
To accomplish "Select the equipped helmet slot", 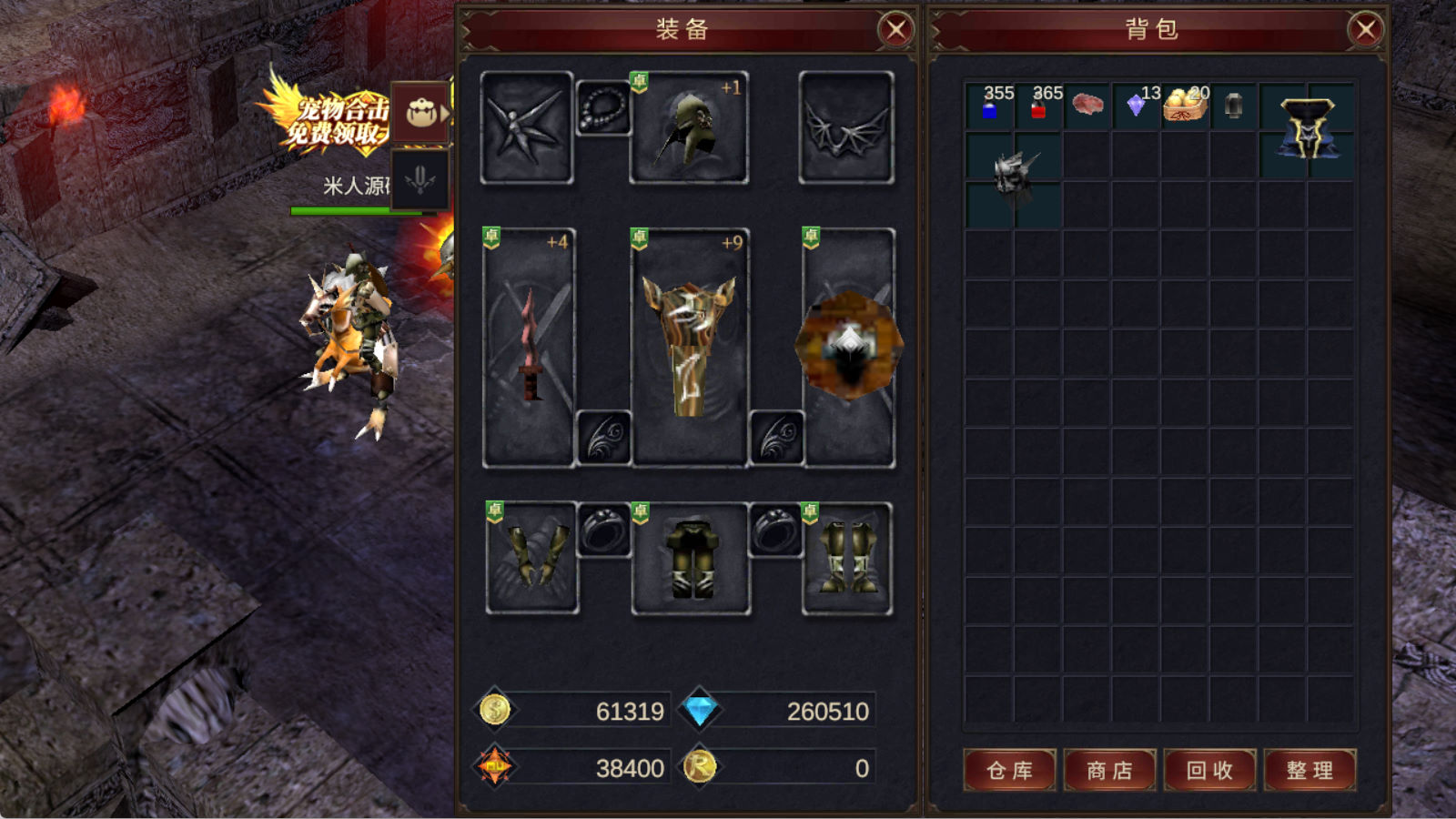I will (689, 128).
